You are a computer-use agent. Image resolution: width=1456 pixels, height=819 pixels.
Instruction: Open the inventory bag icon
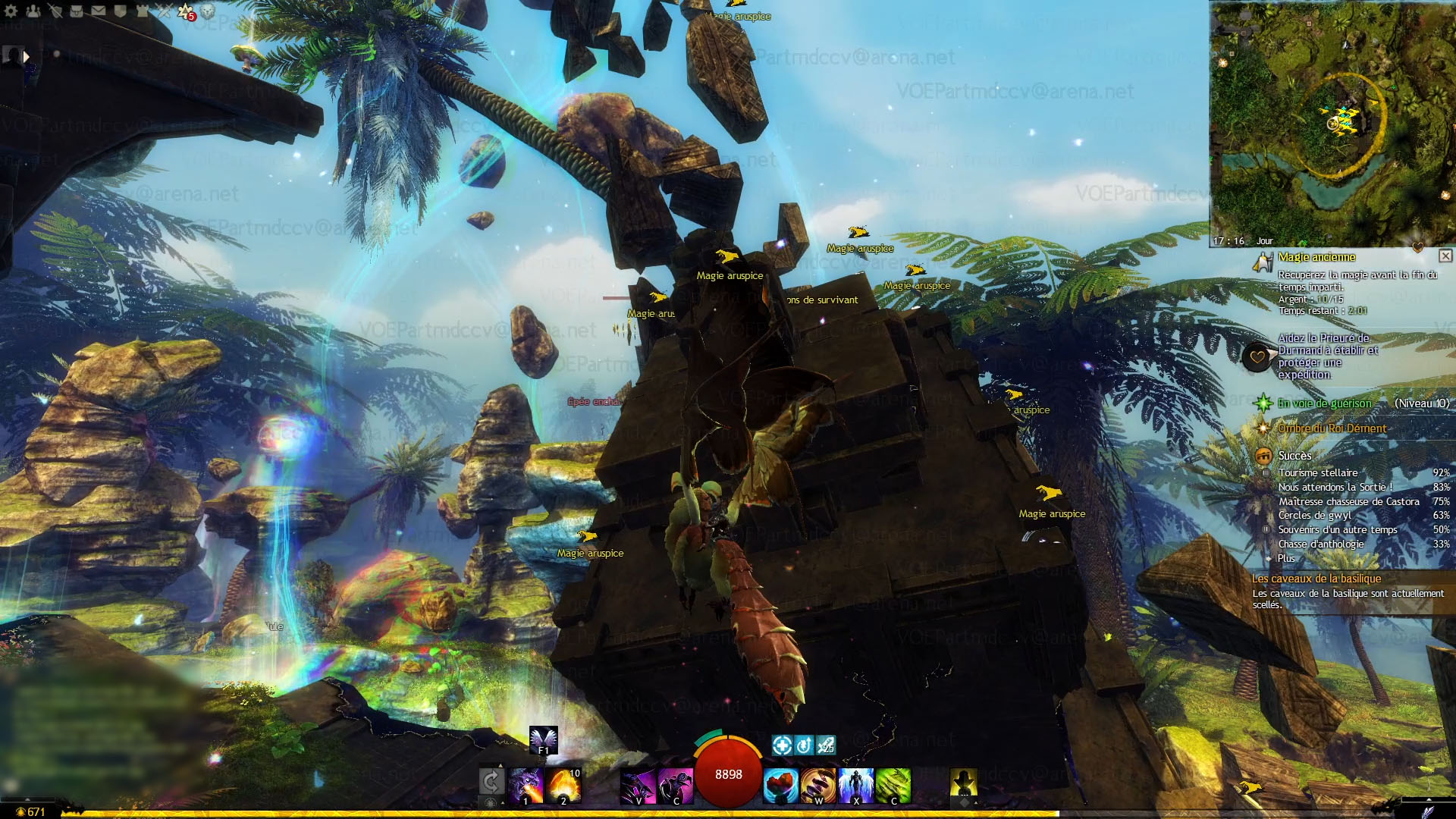77,11
